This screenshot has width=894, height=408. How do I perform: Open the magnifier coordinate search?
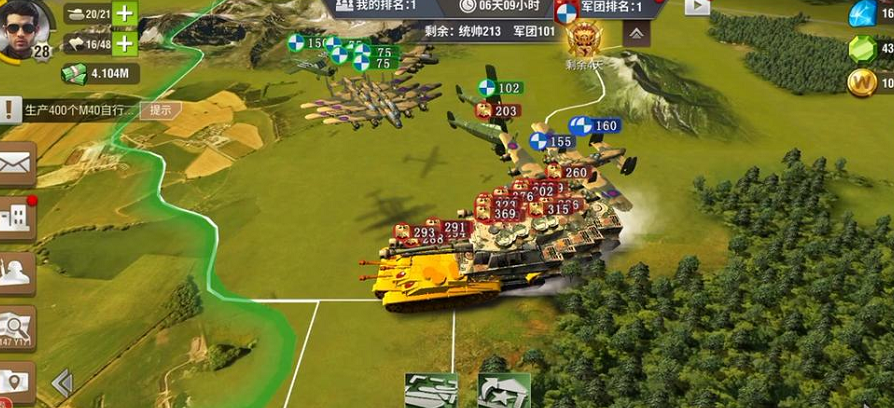pos(16,326)
